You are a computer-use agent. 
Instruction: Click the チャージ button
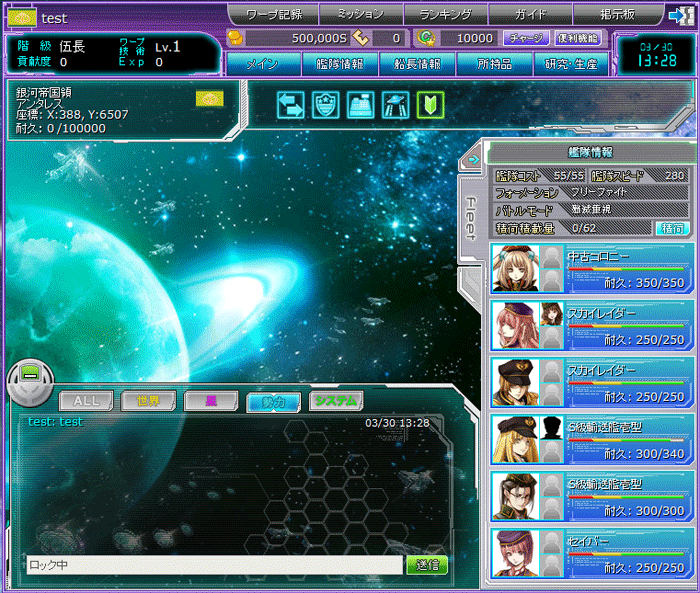(x=524, y=38)
